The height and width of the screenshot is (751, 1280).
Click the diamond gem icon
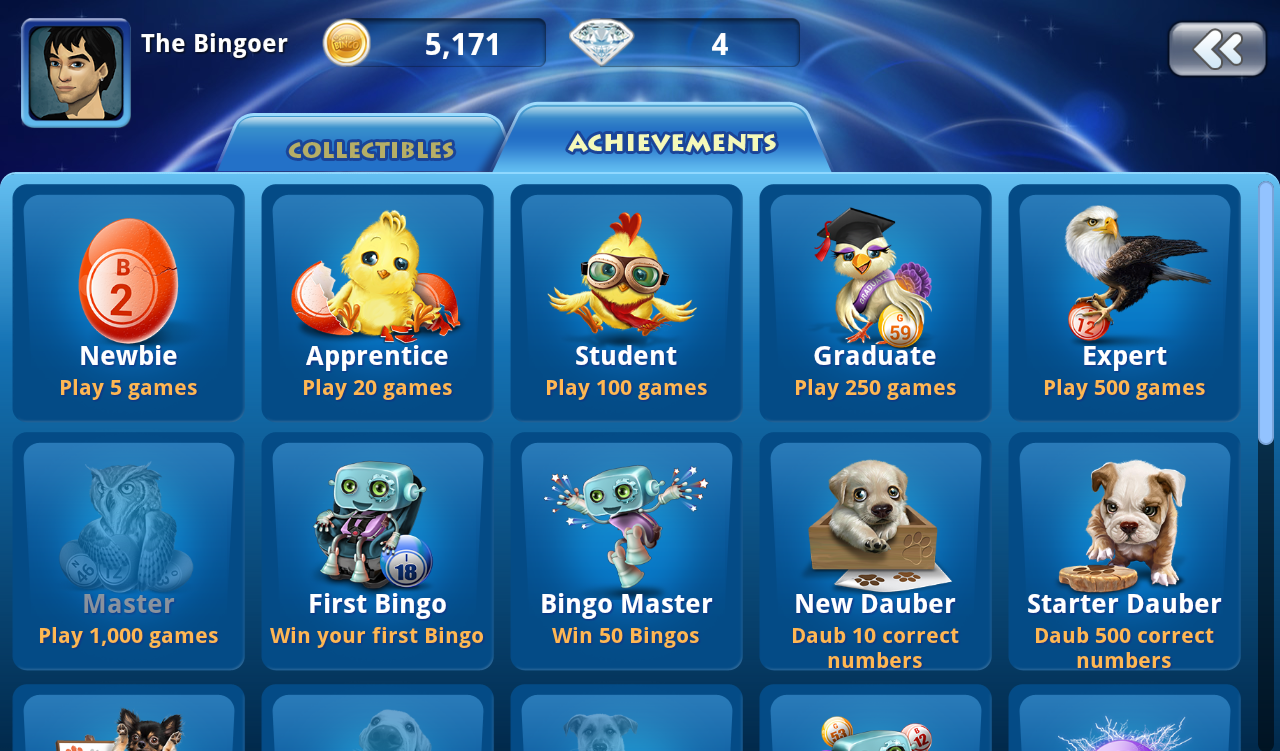point(601,43)
